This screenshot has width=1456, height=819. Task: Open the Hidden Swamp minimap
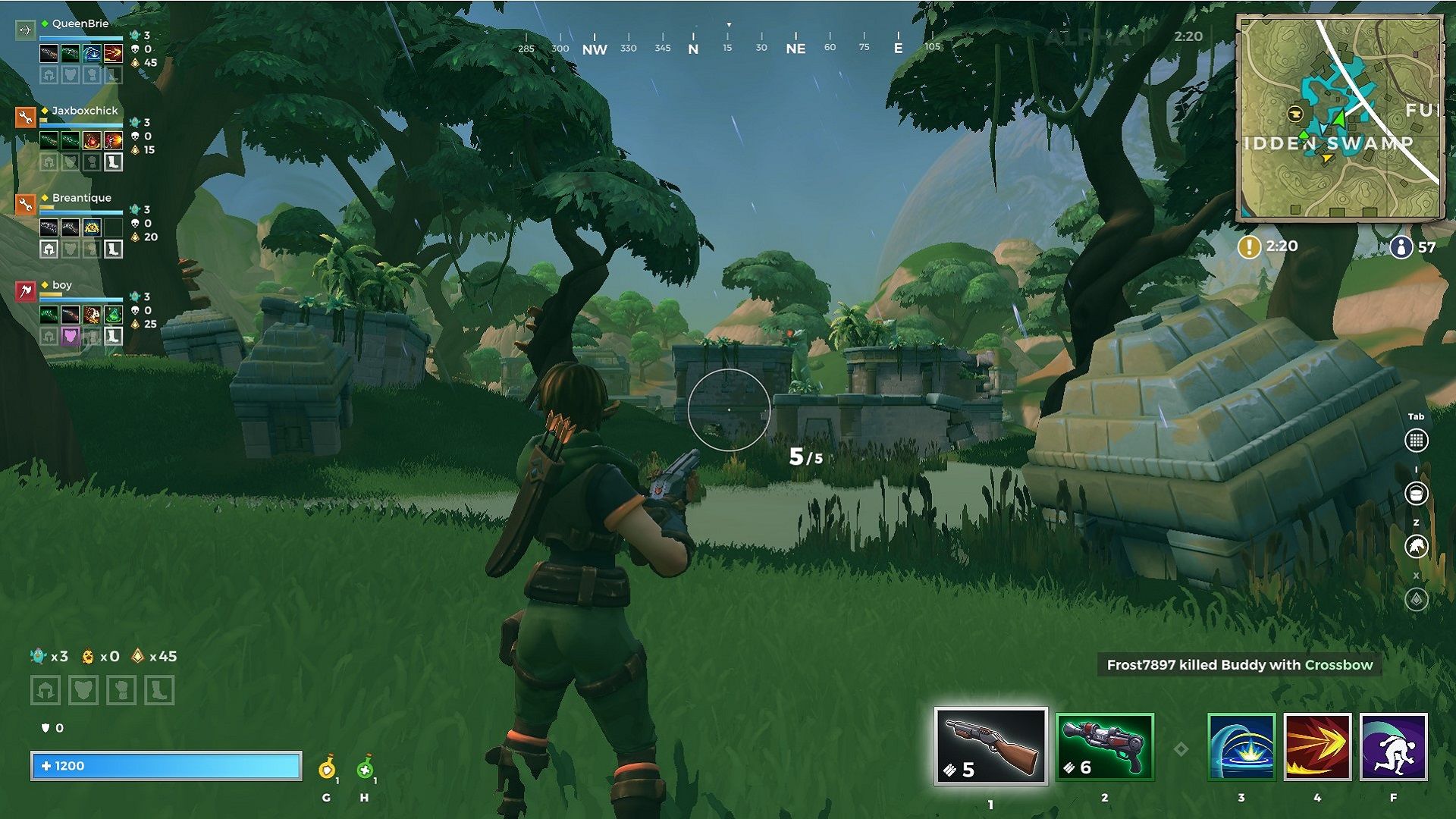coord(1340,118)
